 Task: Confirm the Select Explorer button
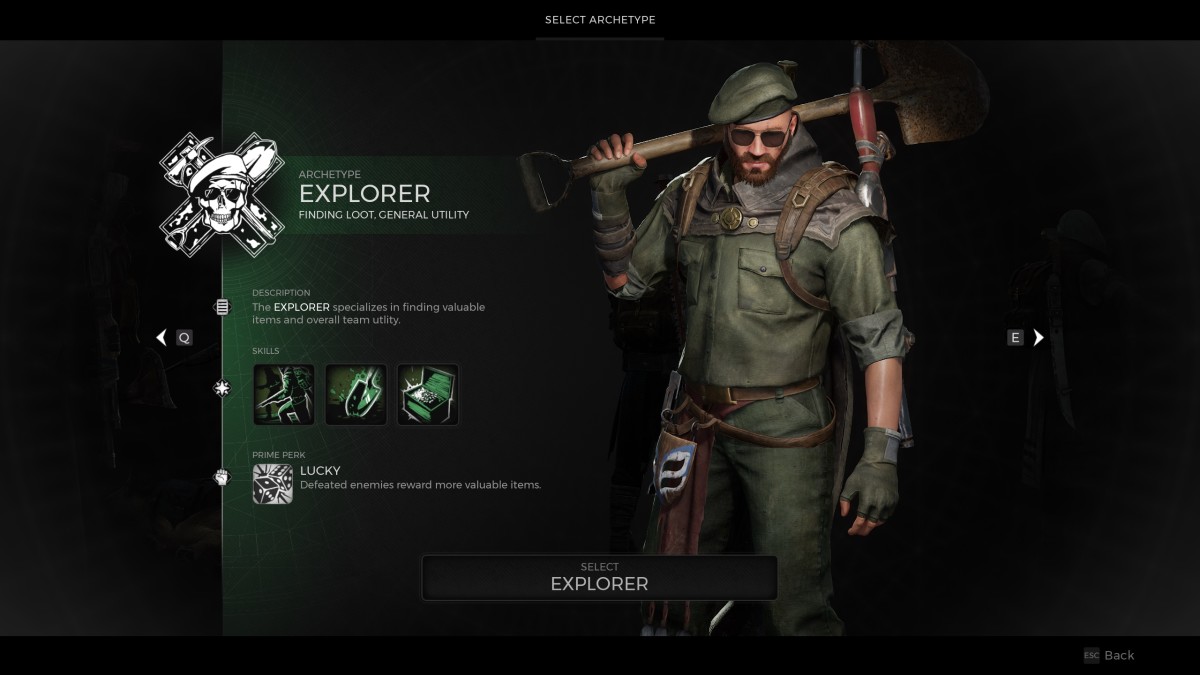[599, 577]
